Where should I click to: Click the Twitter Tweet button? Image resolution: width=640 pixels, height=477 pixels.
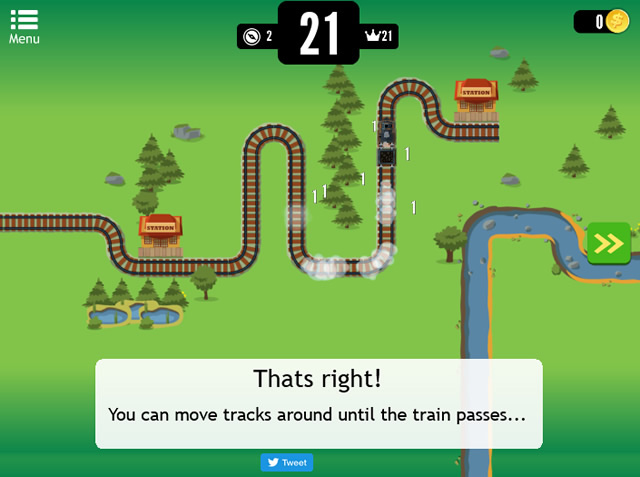[287, 463]
